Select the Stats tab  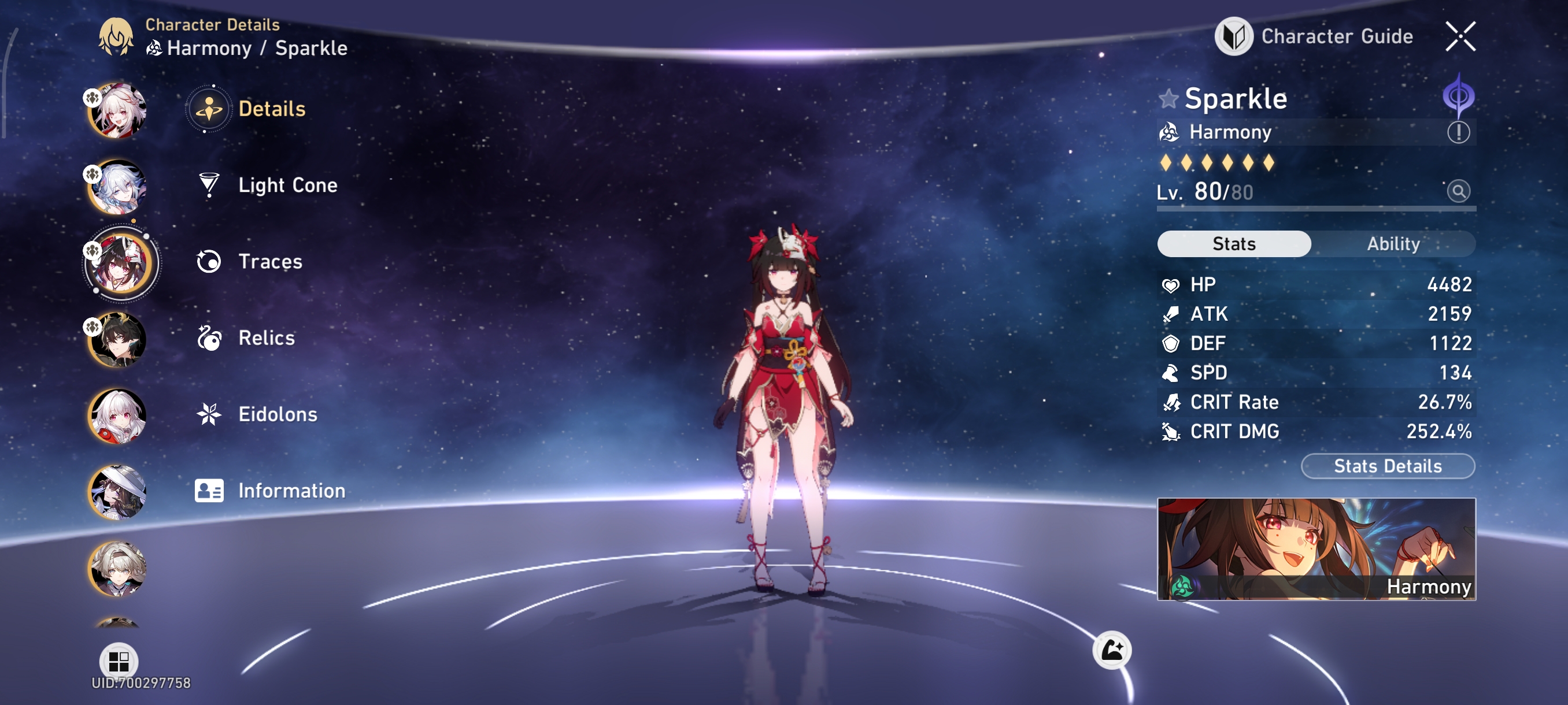(x=1234, y=244)
